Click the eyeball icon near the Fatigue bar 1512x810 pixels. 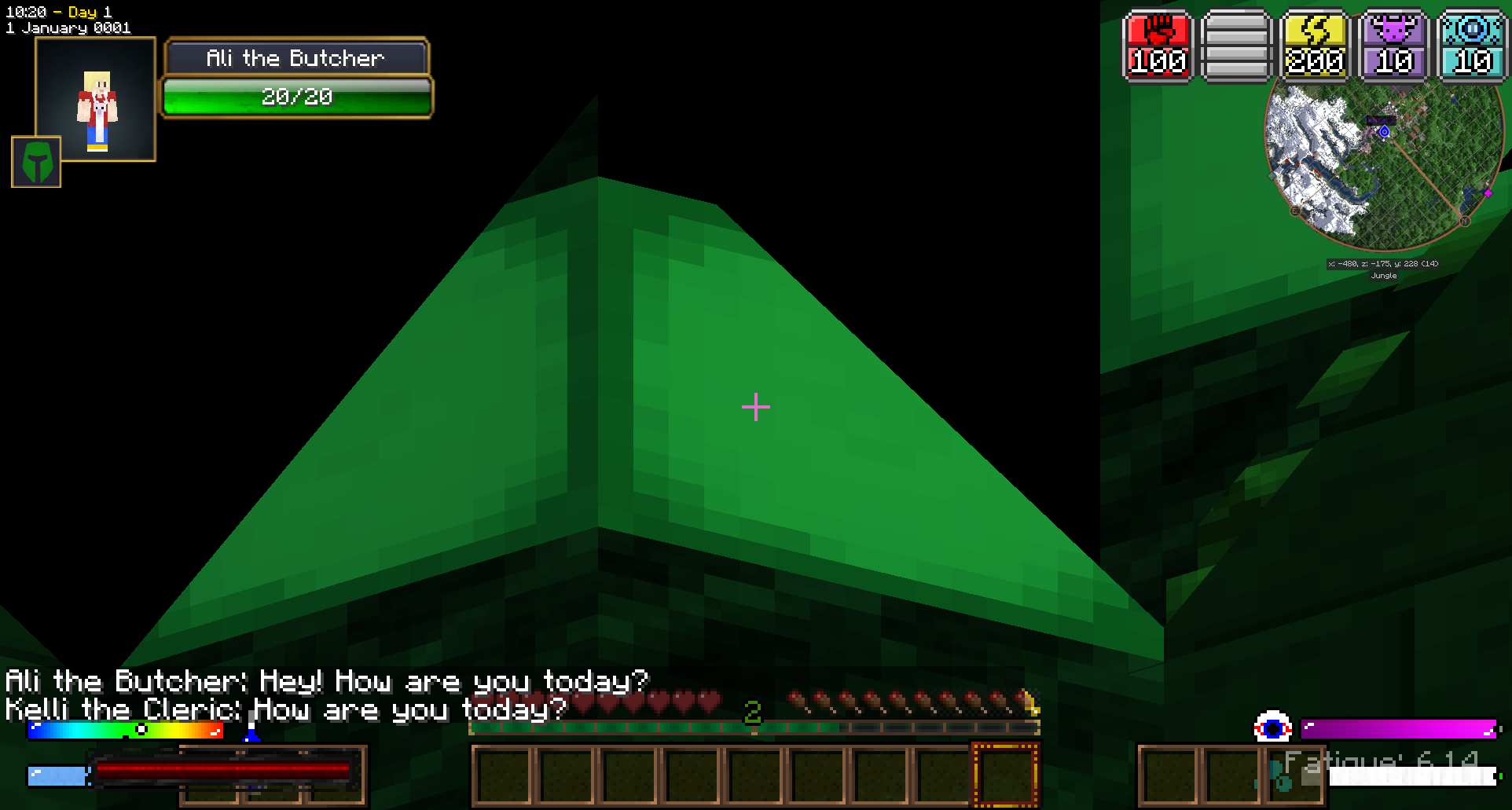pyautogui.click(x=1273, y=728)
